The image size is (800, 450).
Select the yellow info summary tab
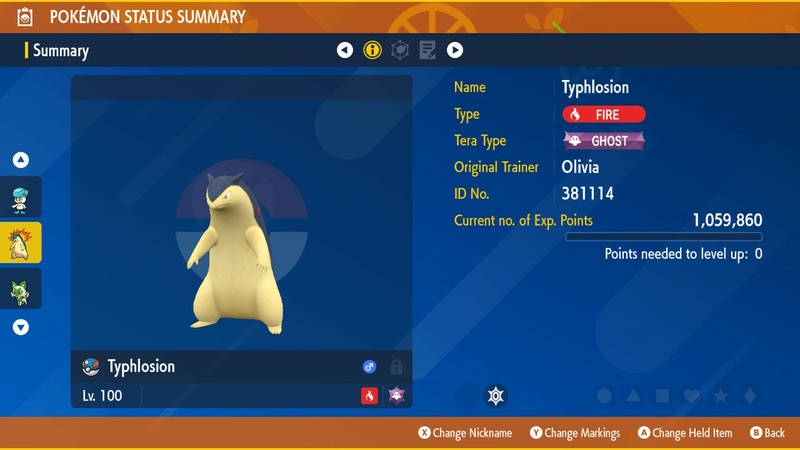coord(373,50)
